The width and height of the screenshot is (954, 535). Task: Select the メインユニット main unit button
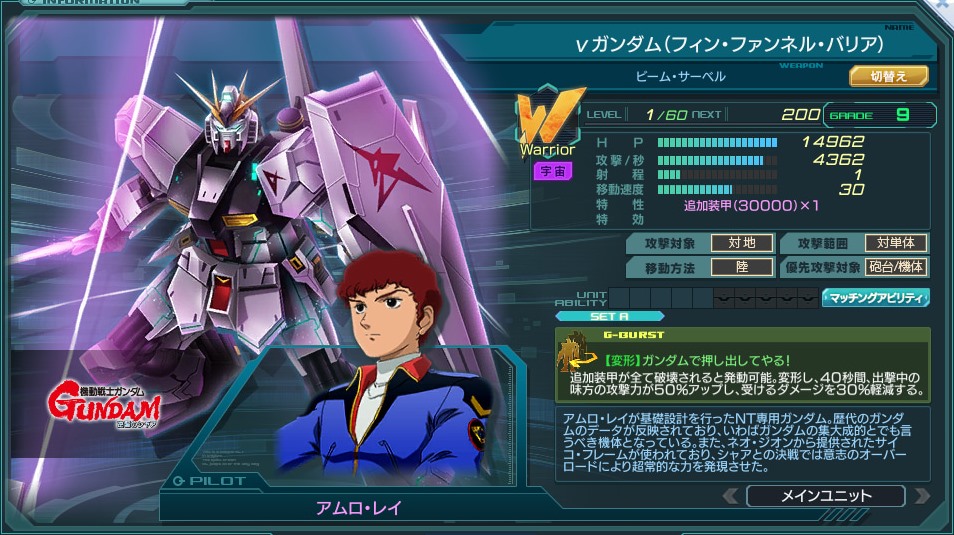(x=825, y=496)
